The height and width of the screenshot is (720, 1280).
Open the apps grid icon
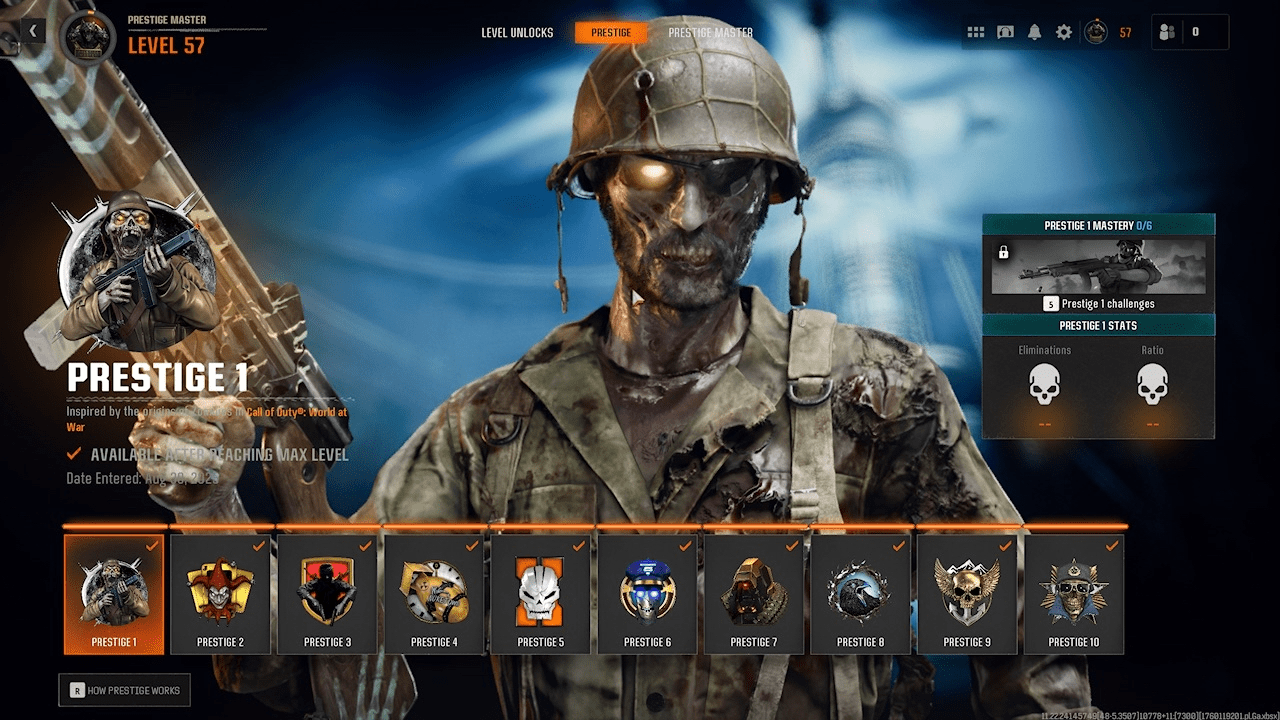(x=976, y=31)
